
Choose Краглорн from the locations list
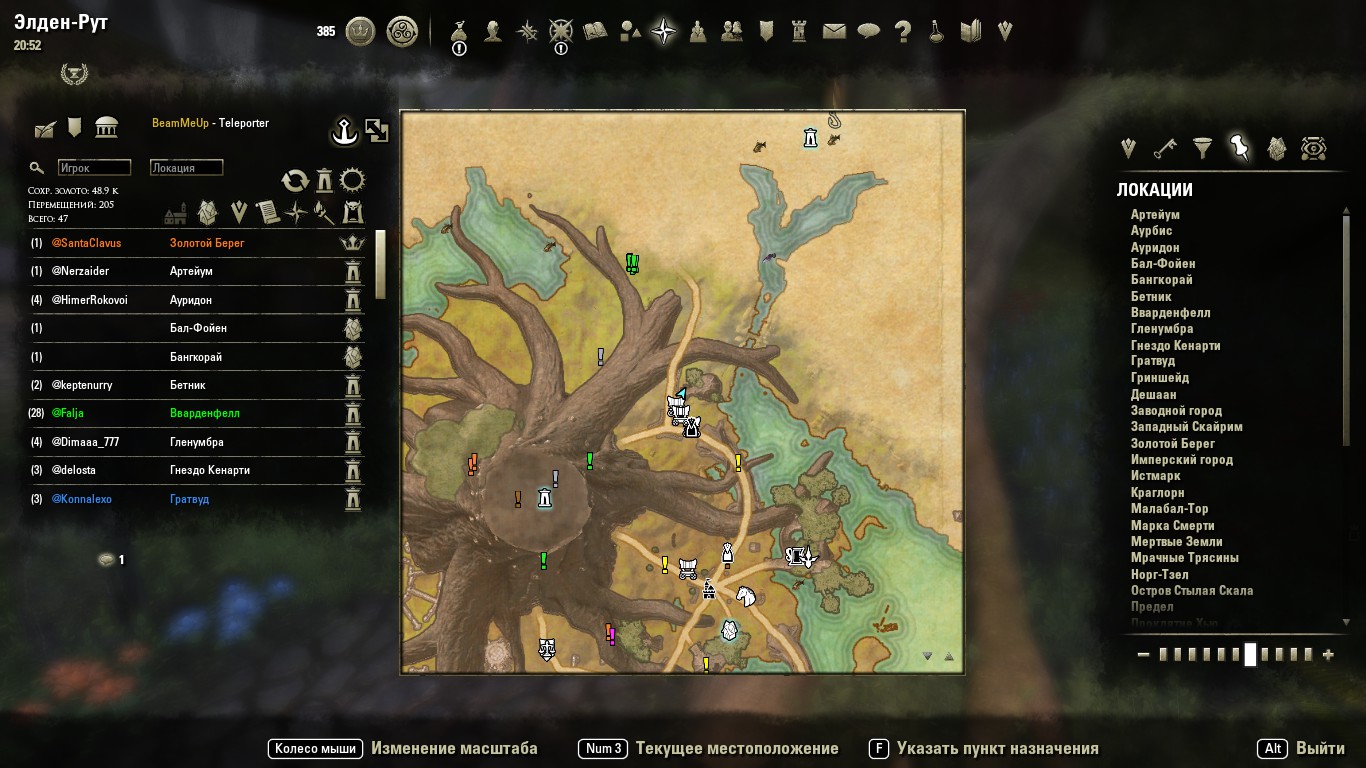pos(1157,492)
